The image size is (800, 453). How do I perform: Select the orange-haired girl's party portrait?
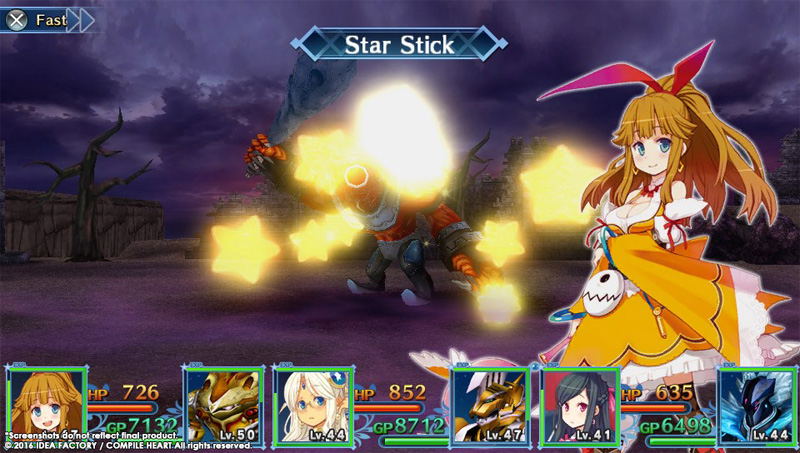[x=46, y=406]
